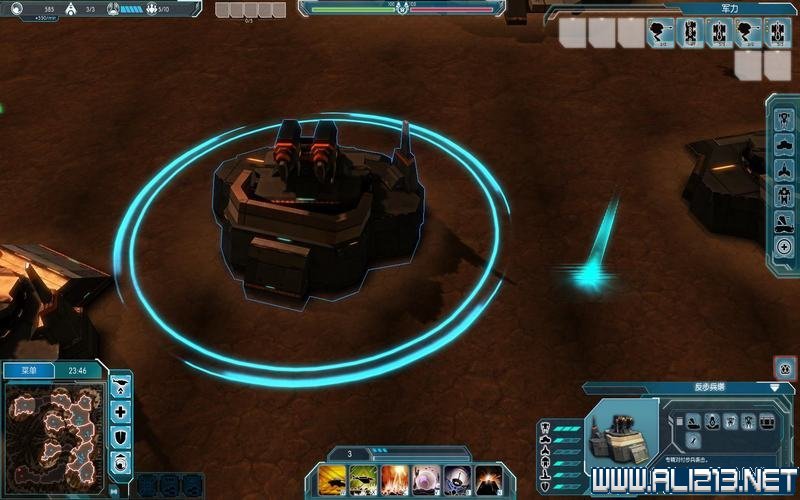Screen dimensions: 800x500
Task: Click the 军力 army panel header
Action: coord(730,7)
